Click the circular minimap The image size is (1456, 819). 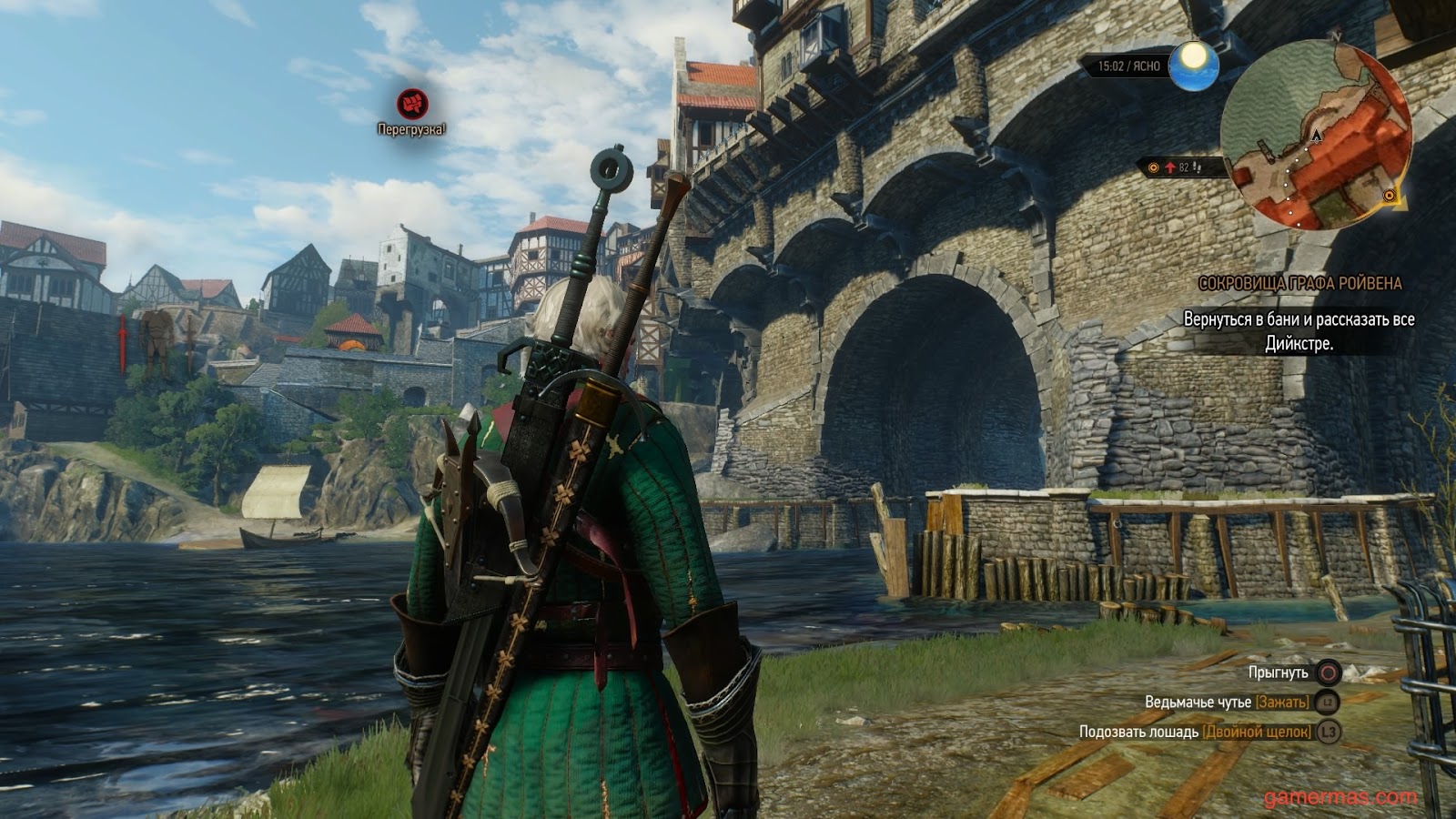point(1316,136)
